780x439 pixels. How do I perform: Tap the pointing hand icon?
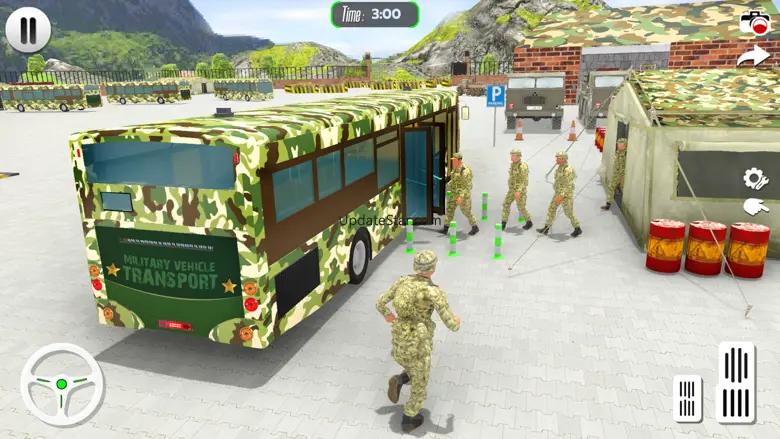[755, 208]
